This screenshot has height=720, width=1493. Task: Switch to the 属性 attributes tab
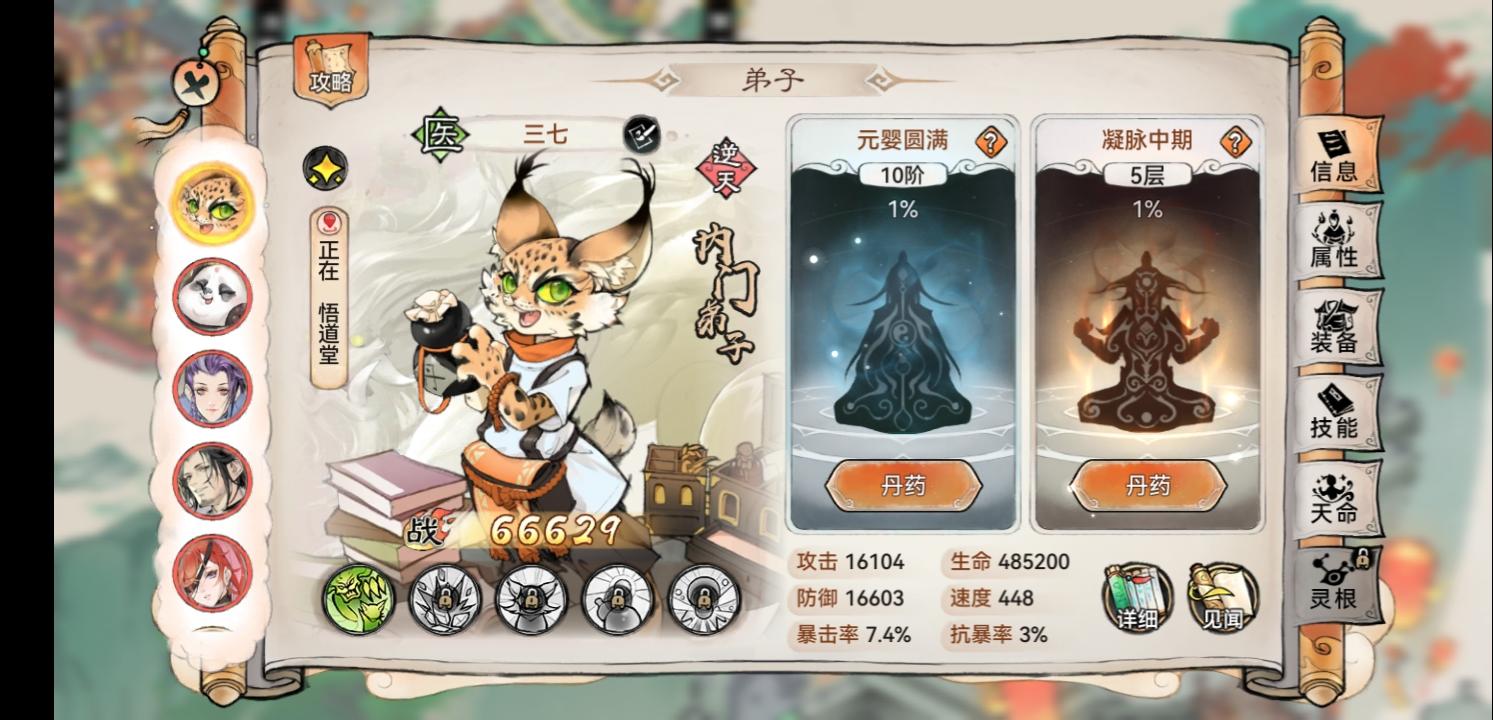click(x=1337, y=239)
